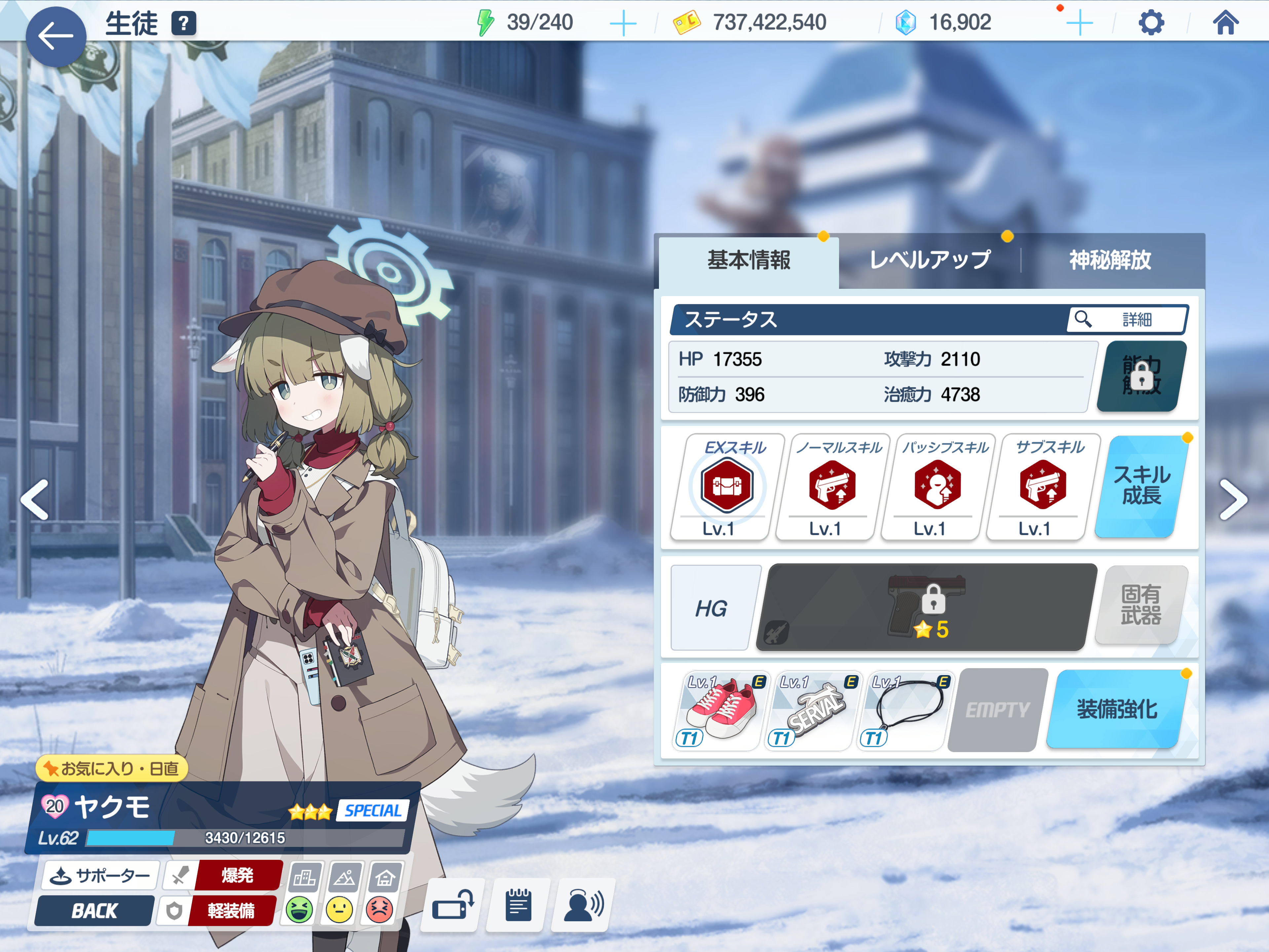This screenshot has width=1269, height=952.
Task: Select the 基本情報 tab
Action: pyautogui.click(x=749, y=260)
